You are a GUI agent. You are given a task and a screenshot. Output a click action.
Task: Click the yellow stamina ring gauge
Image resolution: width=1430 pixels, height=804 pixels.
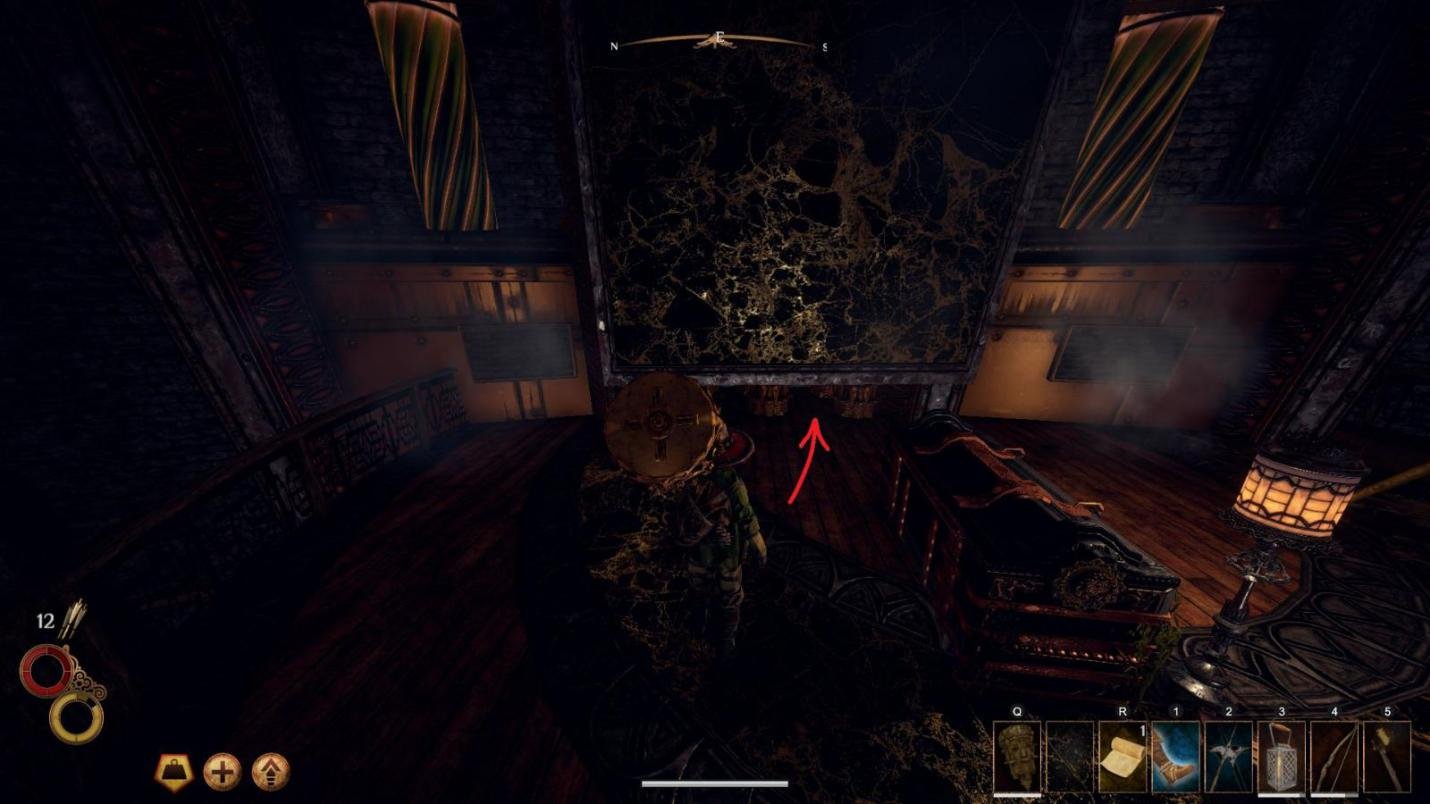[x=76, y=716]
